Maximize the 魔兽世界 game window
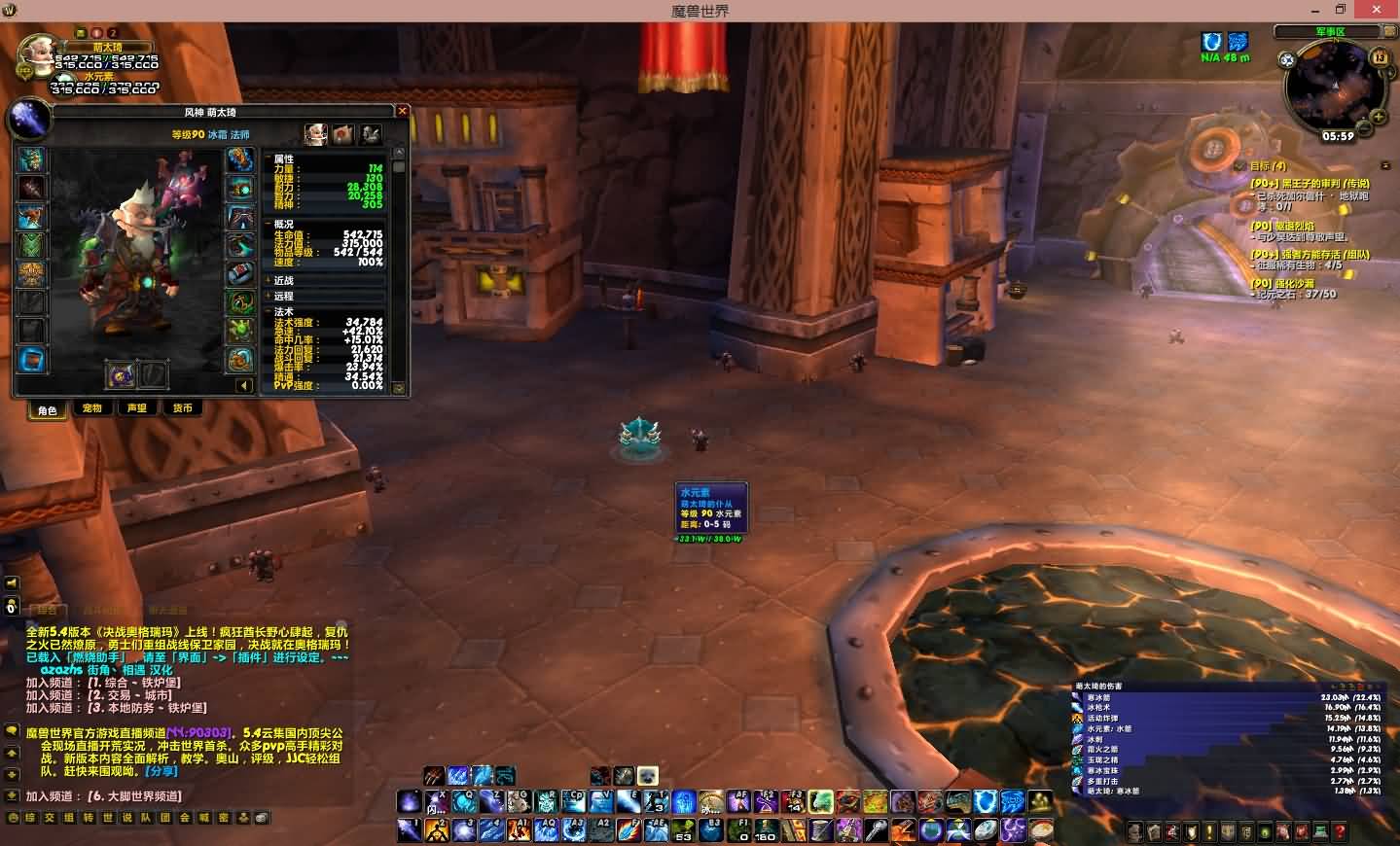Image resolution: width=1400 pixels, height=846 pixels. 1340,10
